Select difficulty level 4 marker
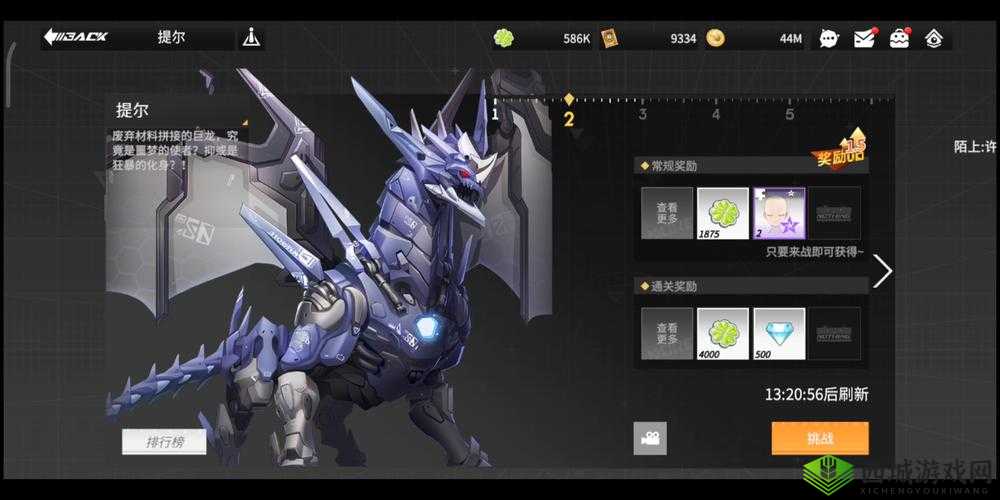Image resolution: width=1000 pixels, height=500 pixels. coord(716,114)
